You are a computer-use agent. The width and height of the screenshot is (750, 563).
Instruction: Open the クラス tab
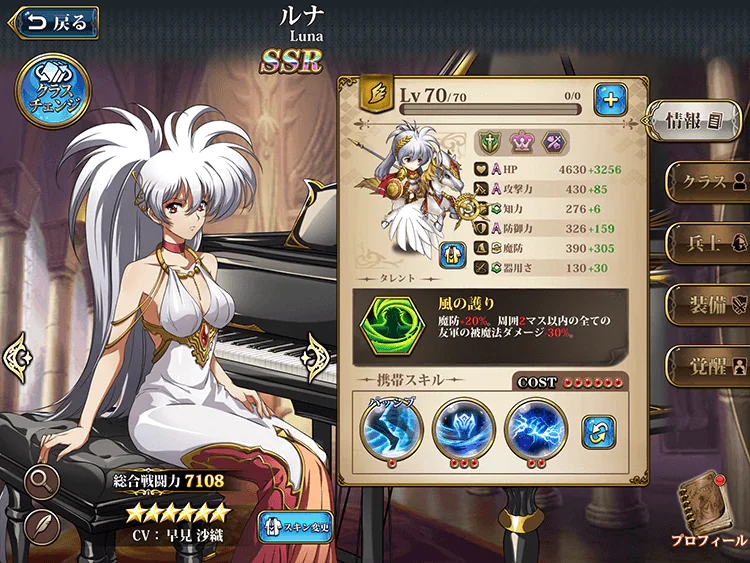(x=710, y=182)
